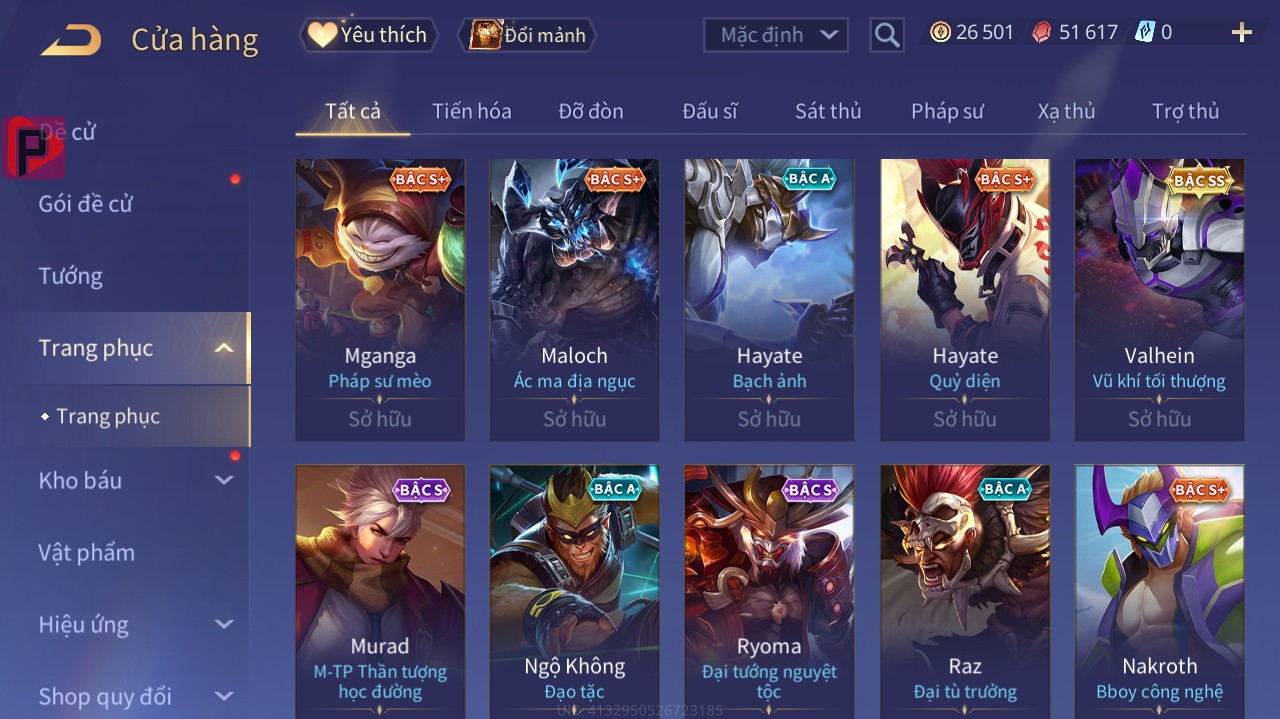The image size is (1280, 719).
Task: Click the magnifying glass search button
Action: coord(886,36)
